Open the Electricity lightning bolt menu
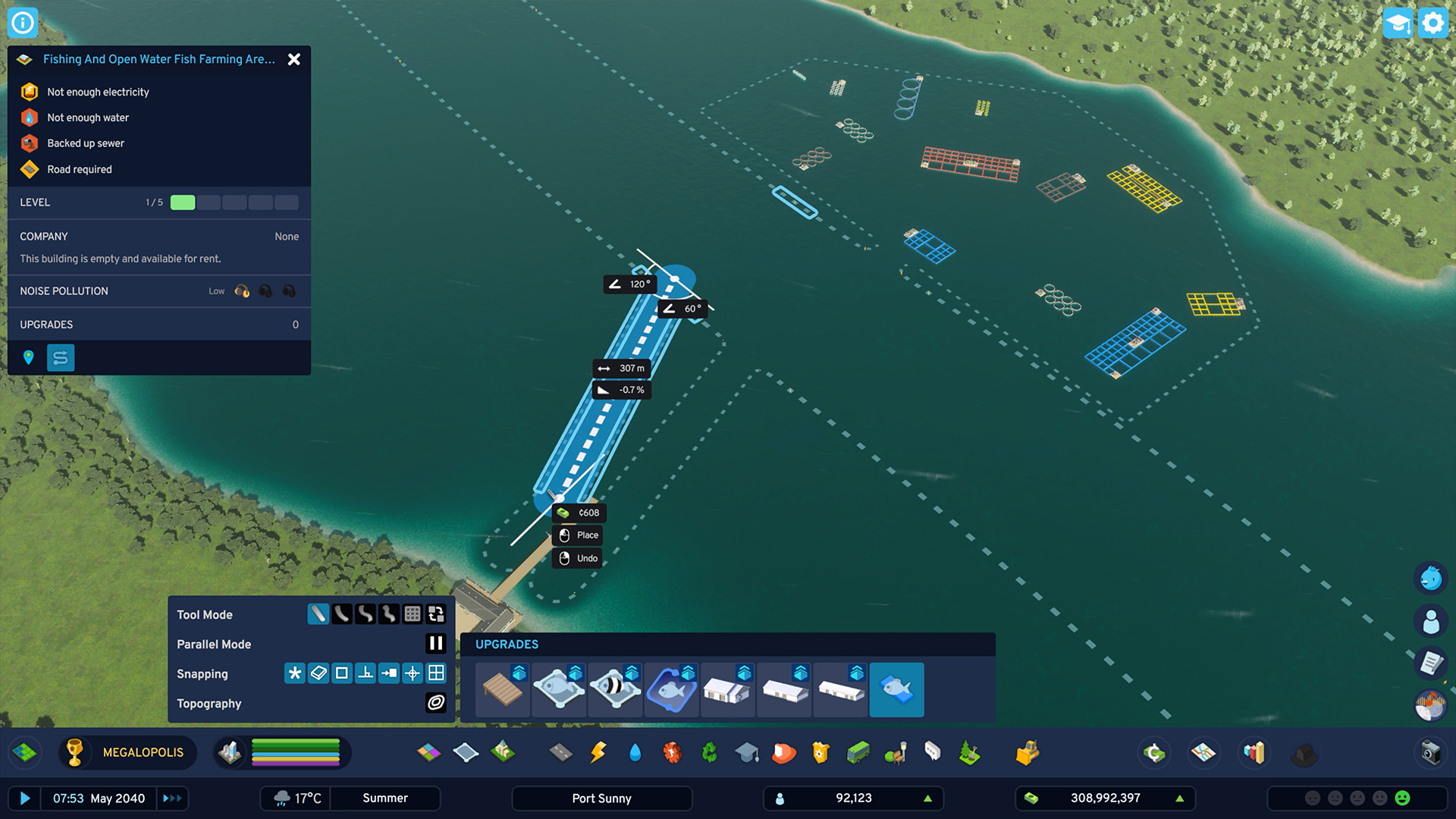 click(598, 752)
